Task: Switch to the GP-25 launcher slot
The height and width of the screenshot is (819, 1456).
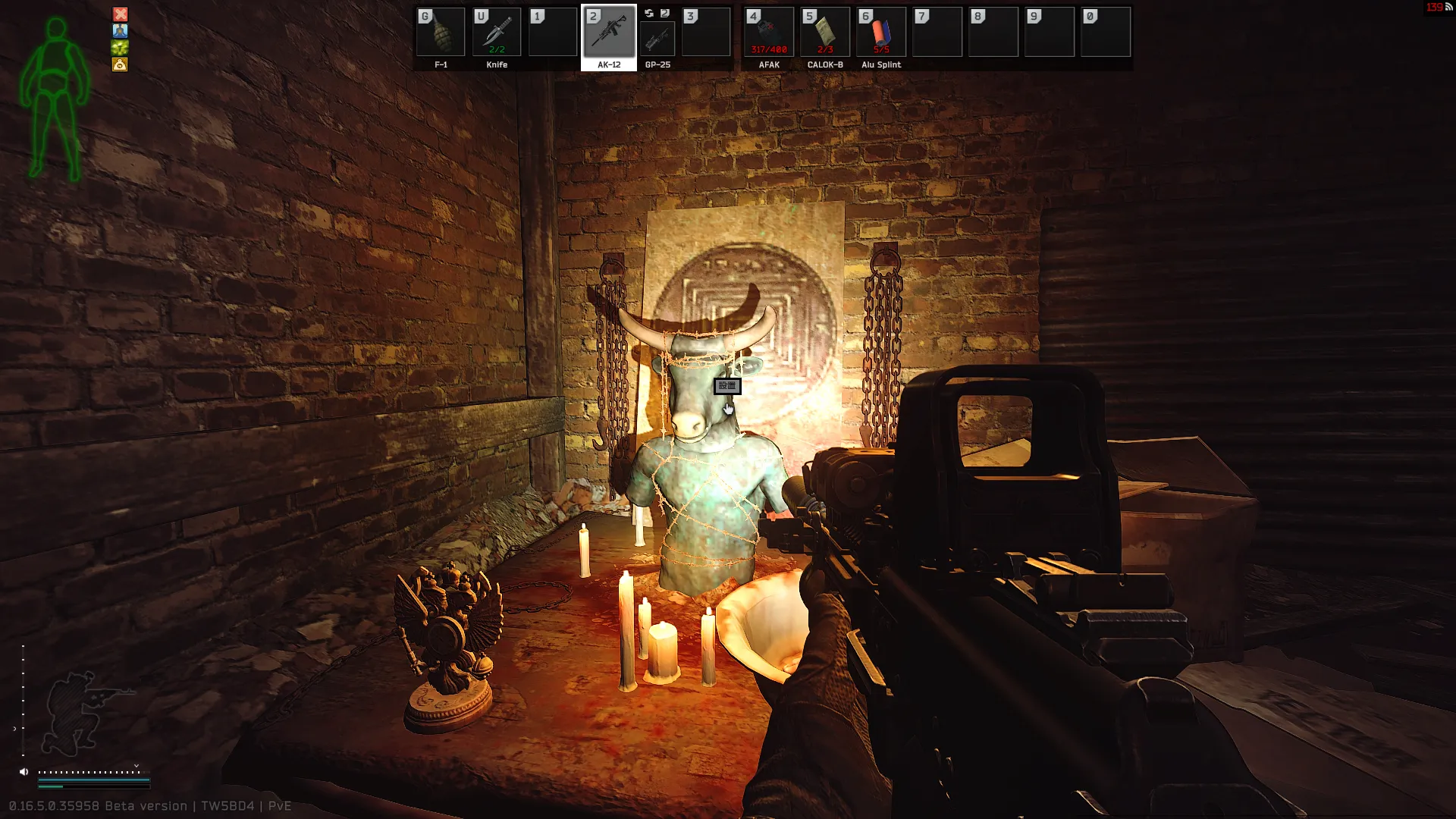Action: point(657,38)
